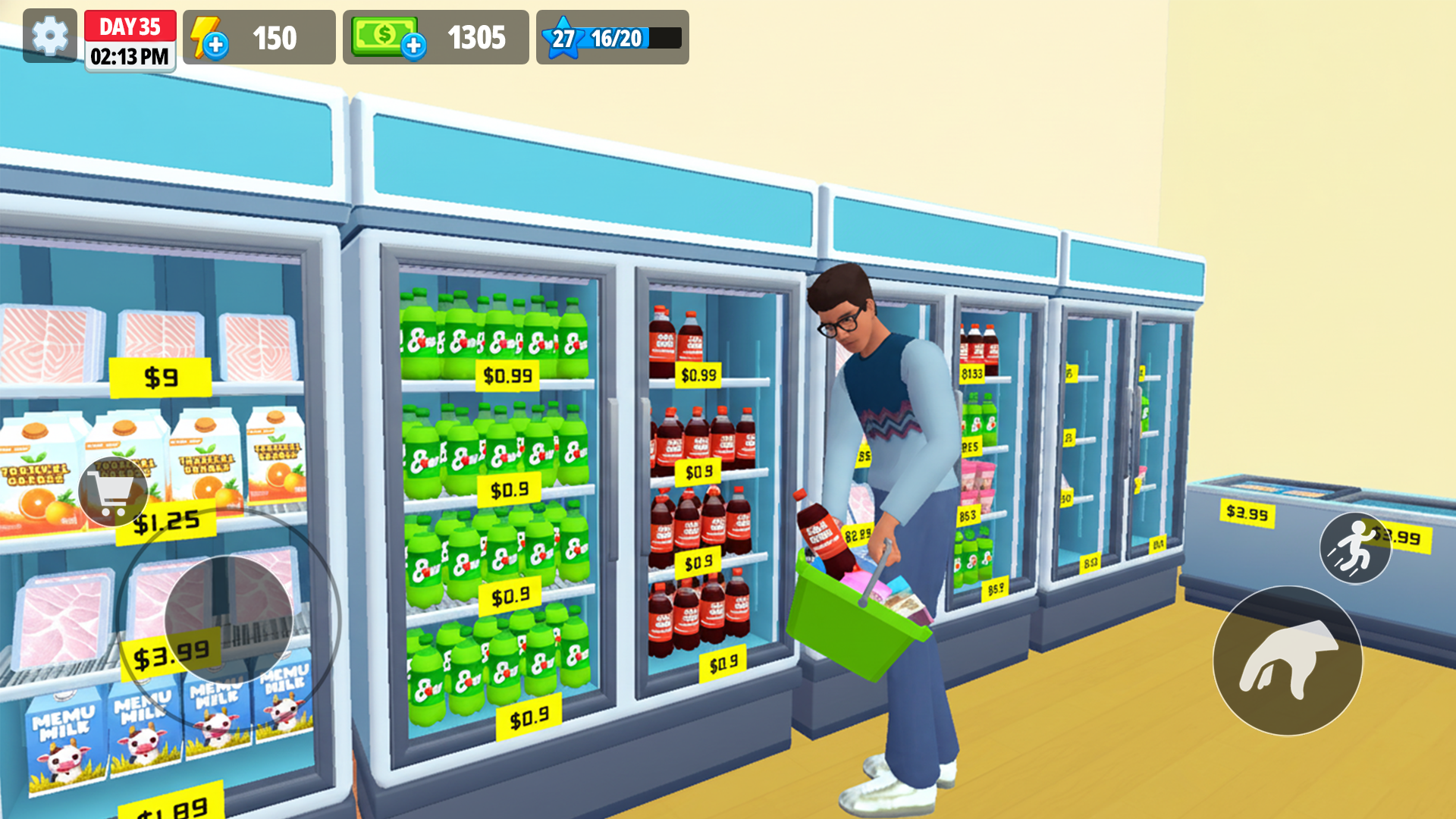
Task: Tap the 02:13 PM clock display
Action: click(130, 56)
